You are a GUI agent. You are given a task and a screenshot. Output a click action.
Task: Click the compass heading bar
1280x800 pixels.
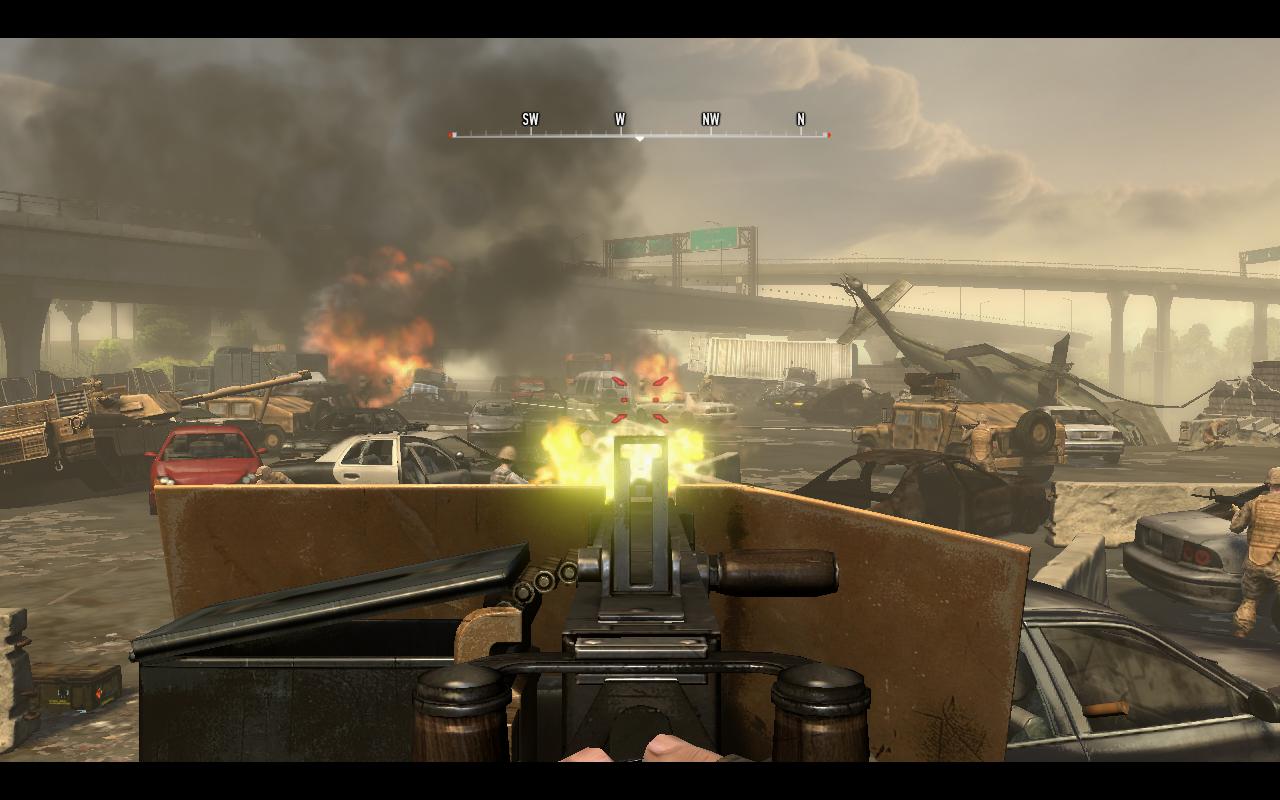(x=640, y=128)
